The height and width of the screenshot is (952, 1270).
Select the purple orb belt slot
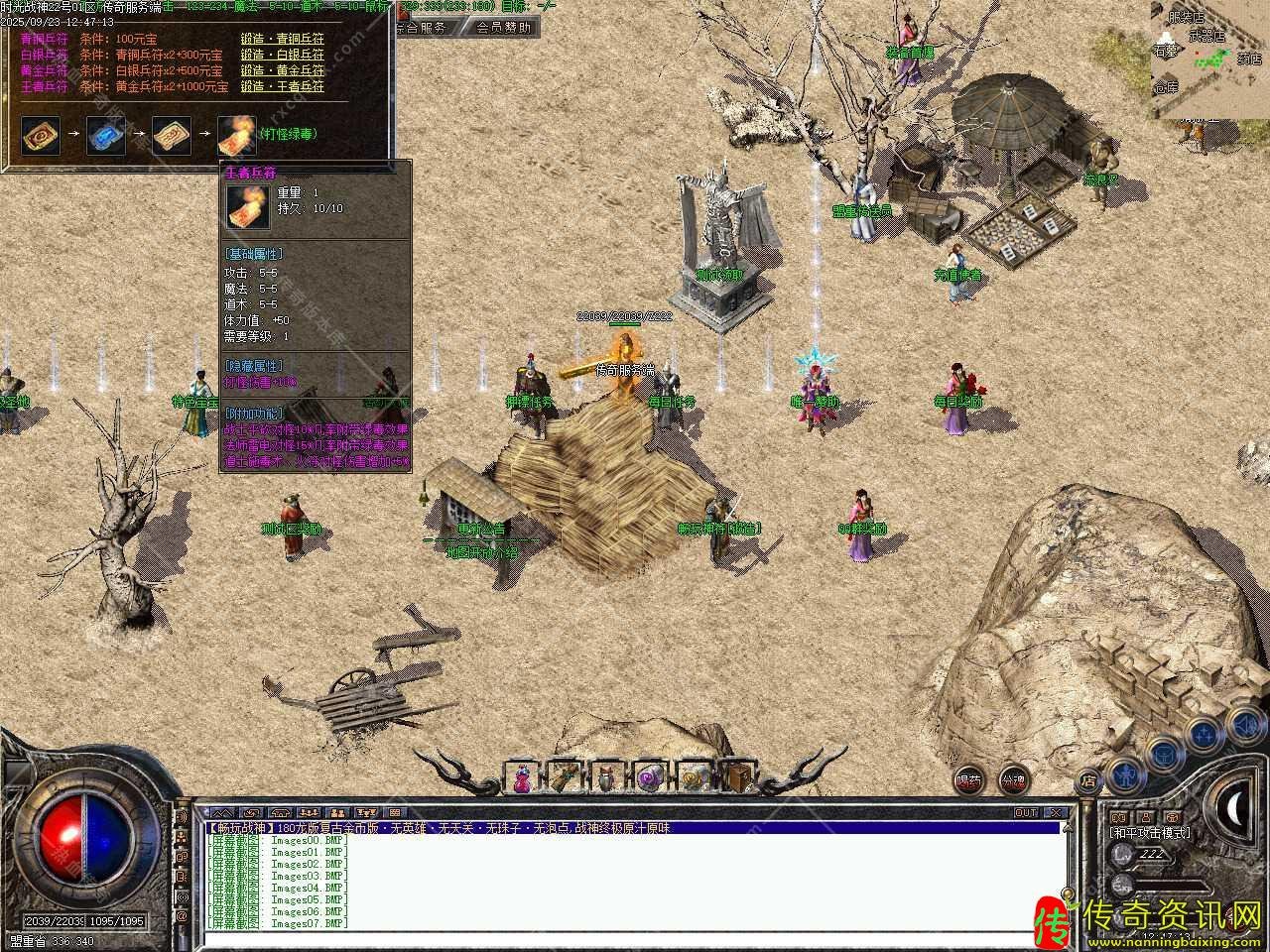(x=650, y=776)
